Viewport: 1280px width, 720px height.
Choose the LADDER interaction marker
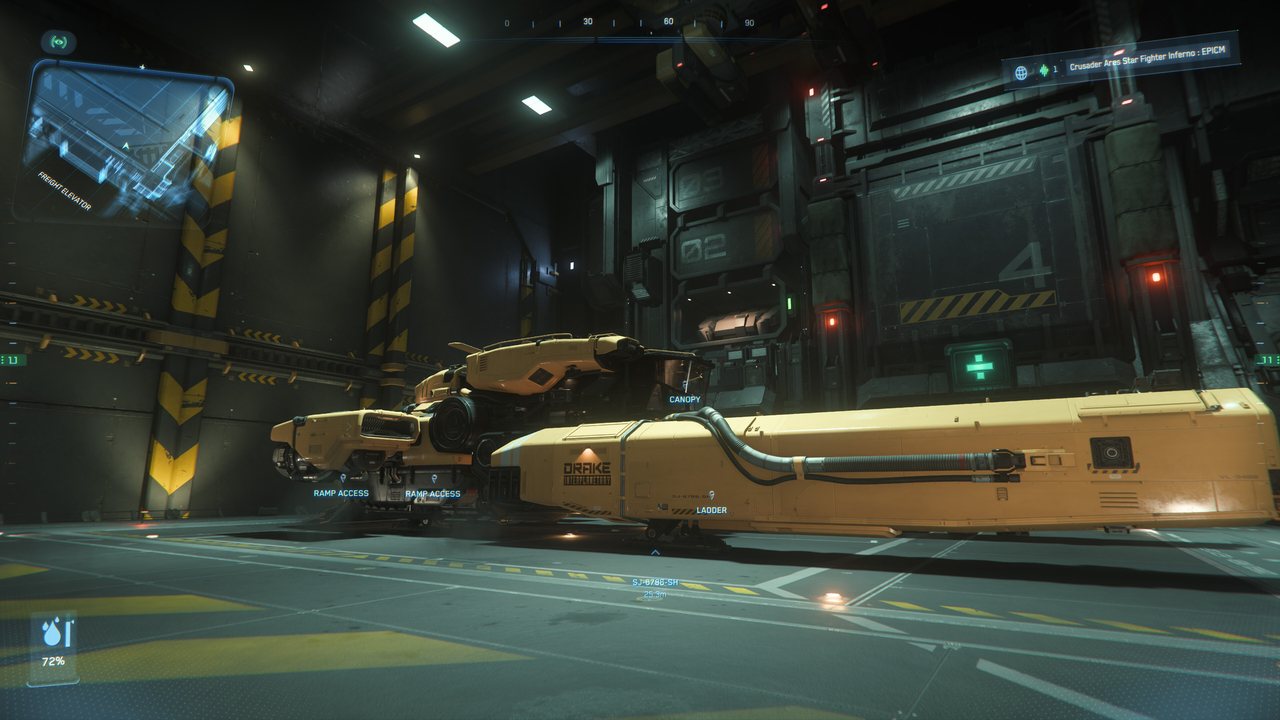pyautogui.click(x=711, y=496)
